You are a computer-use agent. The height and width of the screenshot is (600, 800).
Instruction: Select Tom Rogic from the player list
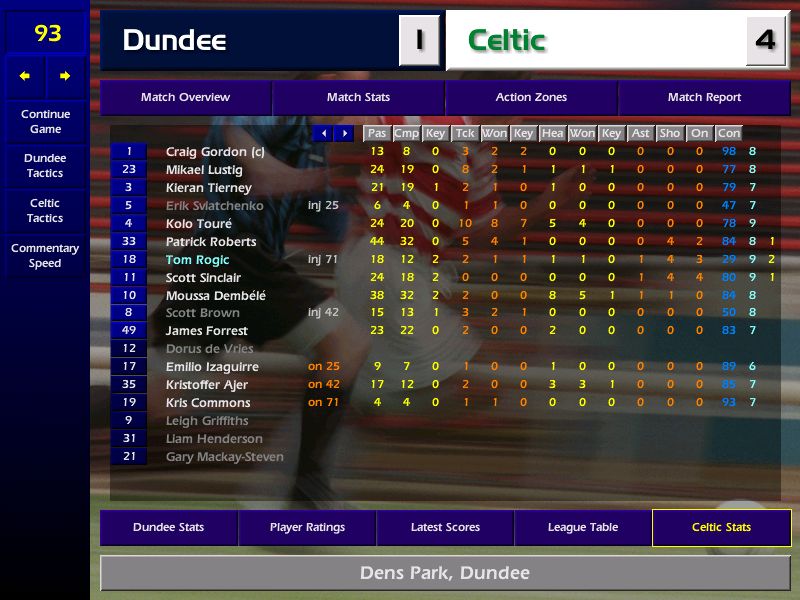click(198, 260)
